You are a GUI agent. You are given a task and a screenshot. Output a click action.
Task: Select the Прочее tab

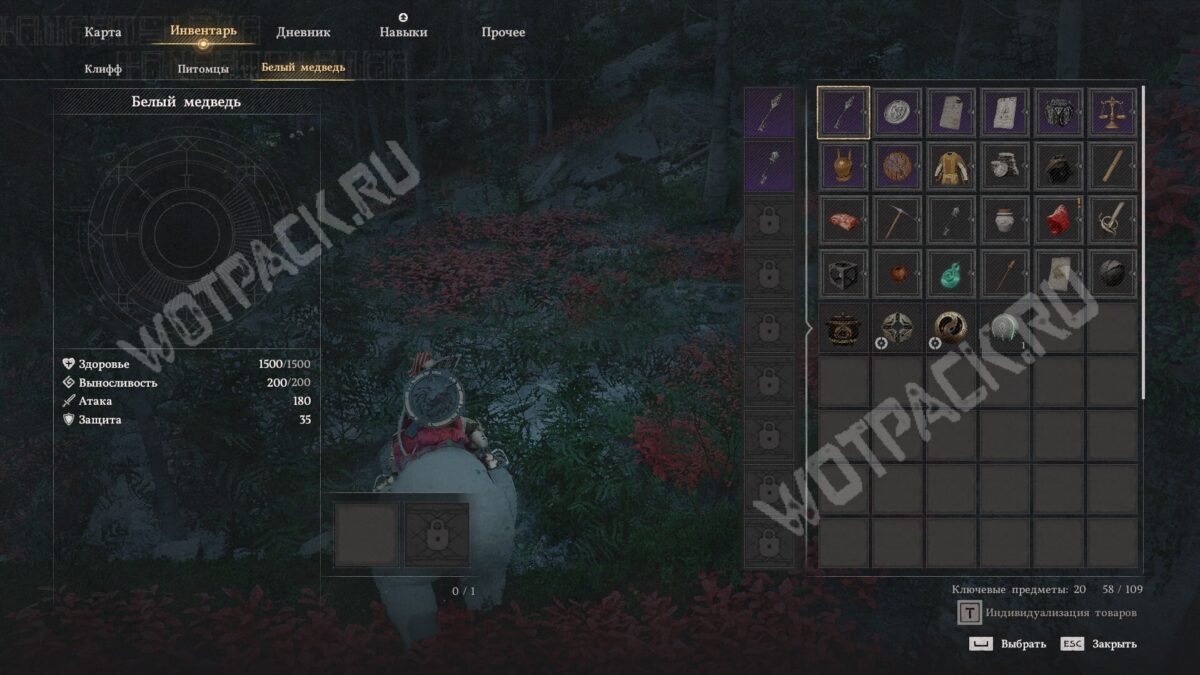(x=503, y=32)
